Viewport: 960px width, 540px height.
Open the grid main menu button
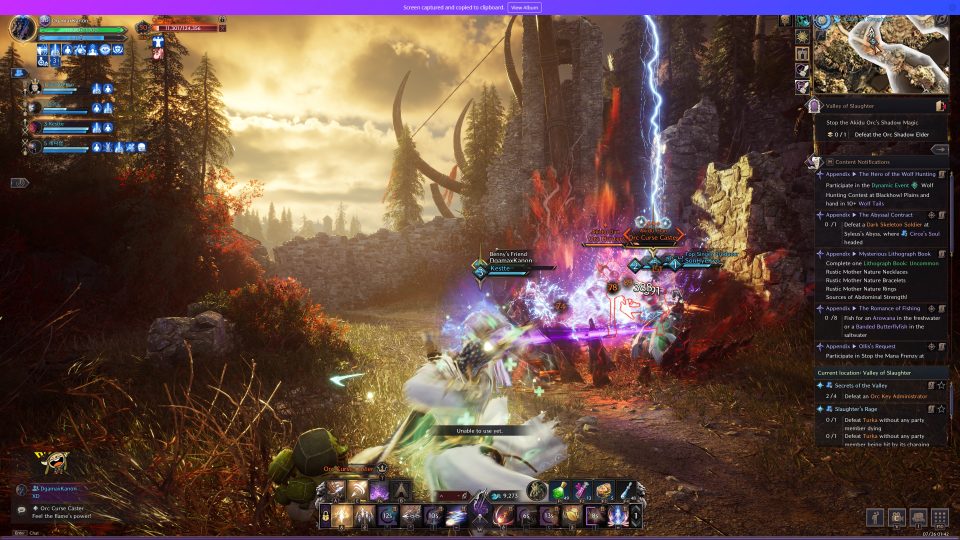click(x=940, y=517)
